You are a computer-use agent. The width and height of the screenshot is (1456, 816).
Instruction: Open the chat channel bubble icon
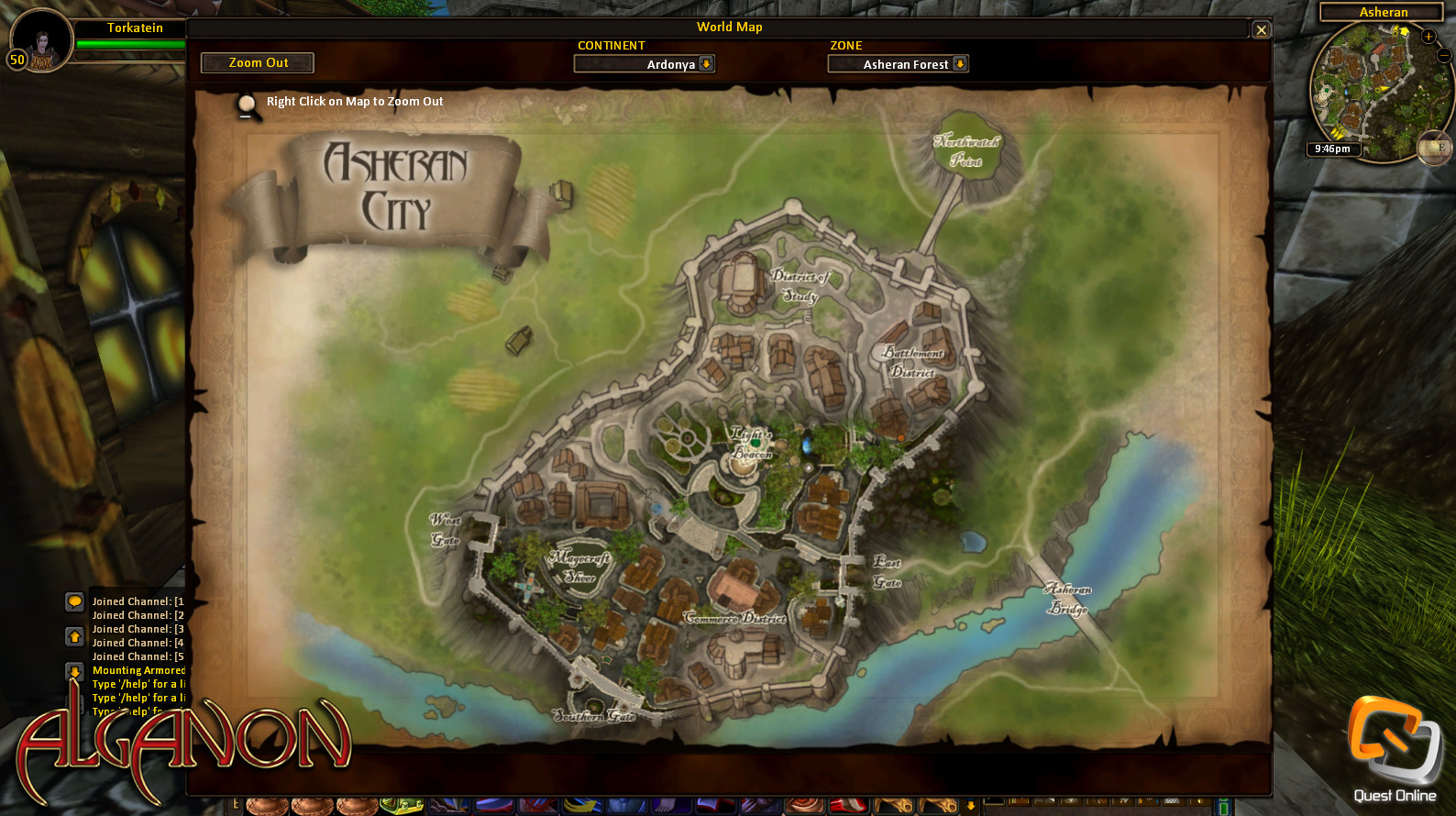pyautogui.click(x=74, y=603)
